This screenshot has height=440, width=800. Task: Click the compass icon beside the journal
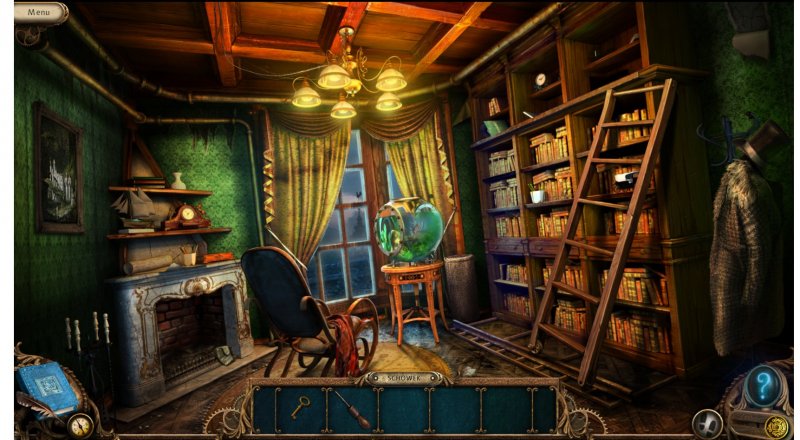click(80, 425)
